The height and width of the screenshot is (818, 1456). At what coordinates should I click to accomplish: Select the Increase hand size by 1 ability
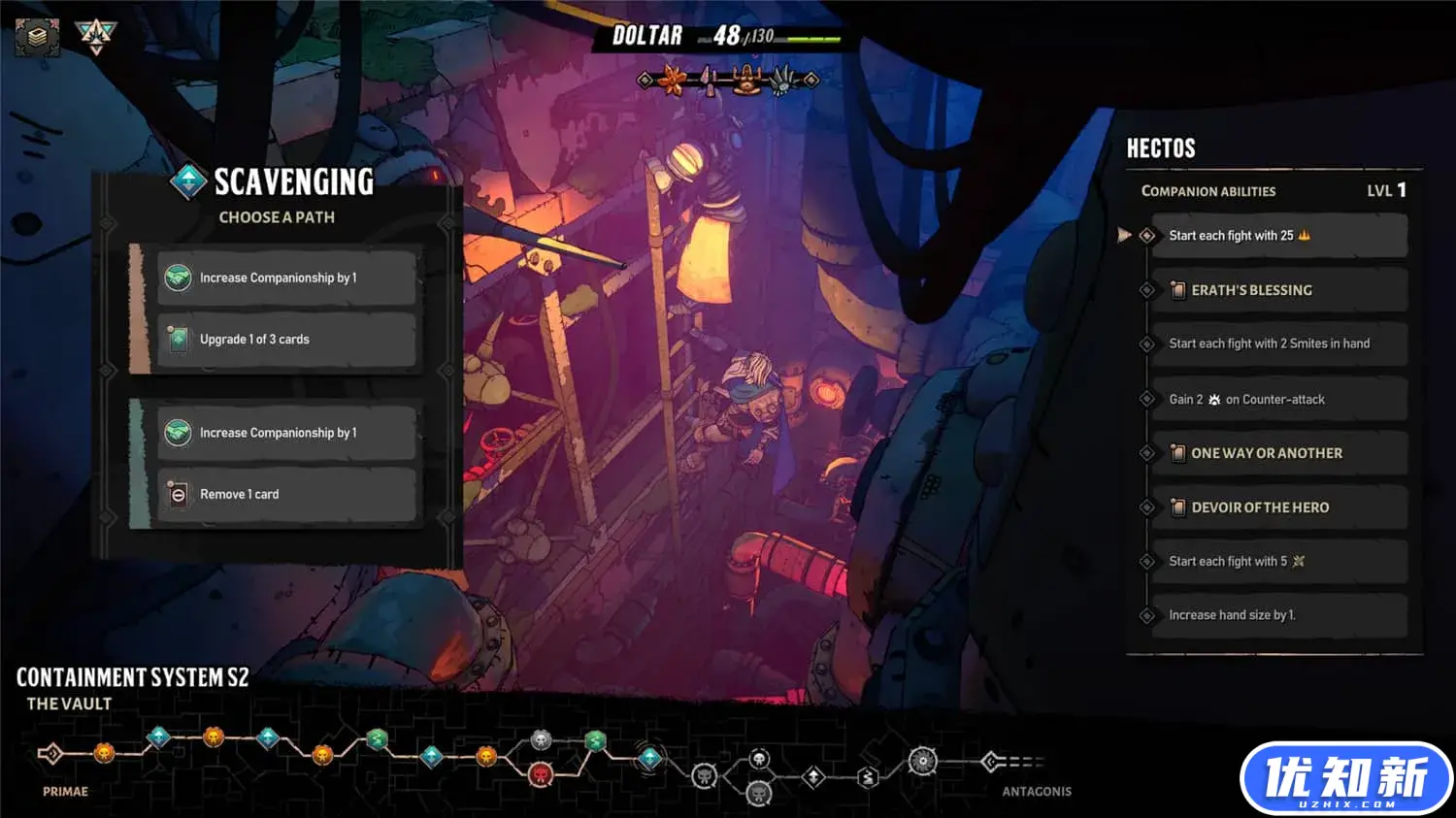1278,615
